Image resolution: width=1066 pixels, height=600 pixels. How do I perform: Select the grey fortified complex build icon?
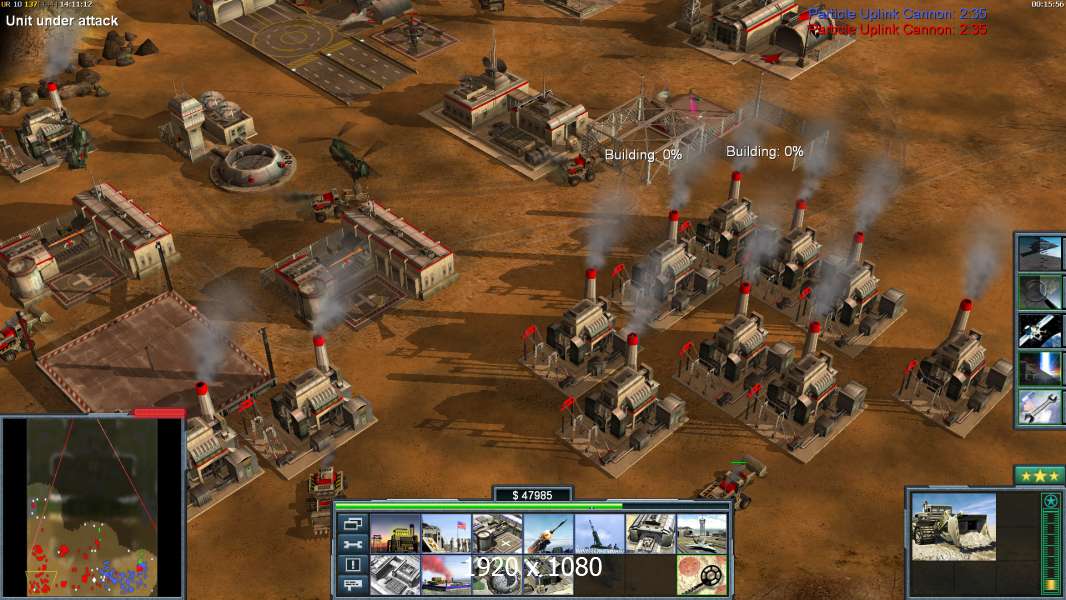(x=395, y=575)
